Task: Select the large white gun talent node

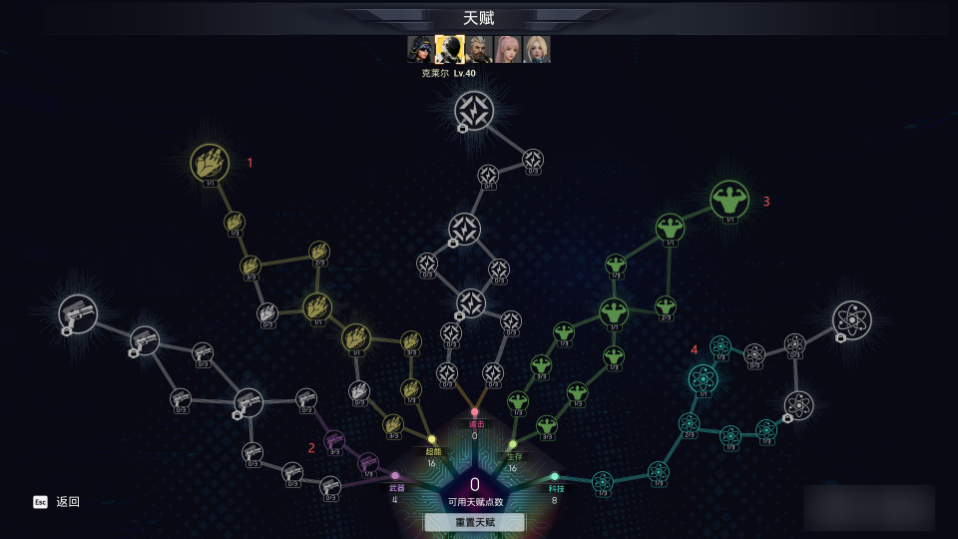Action: pyautogui.click(x=78, y=314)
